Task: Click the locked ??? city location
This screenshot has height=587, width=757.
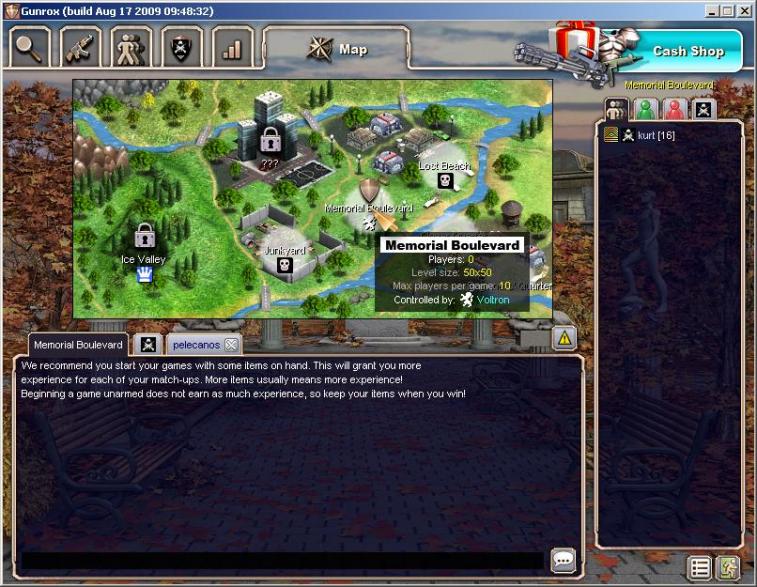Action: coord(269,139)
